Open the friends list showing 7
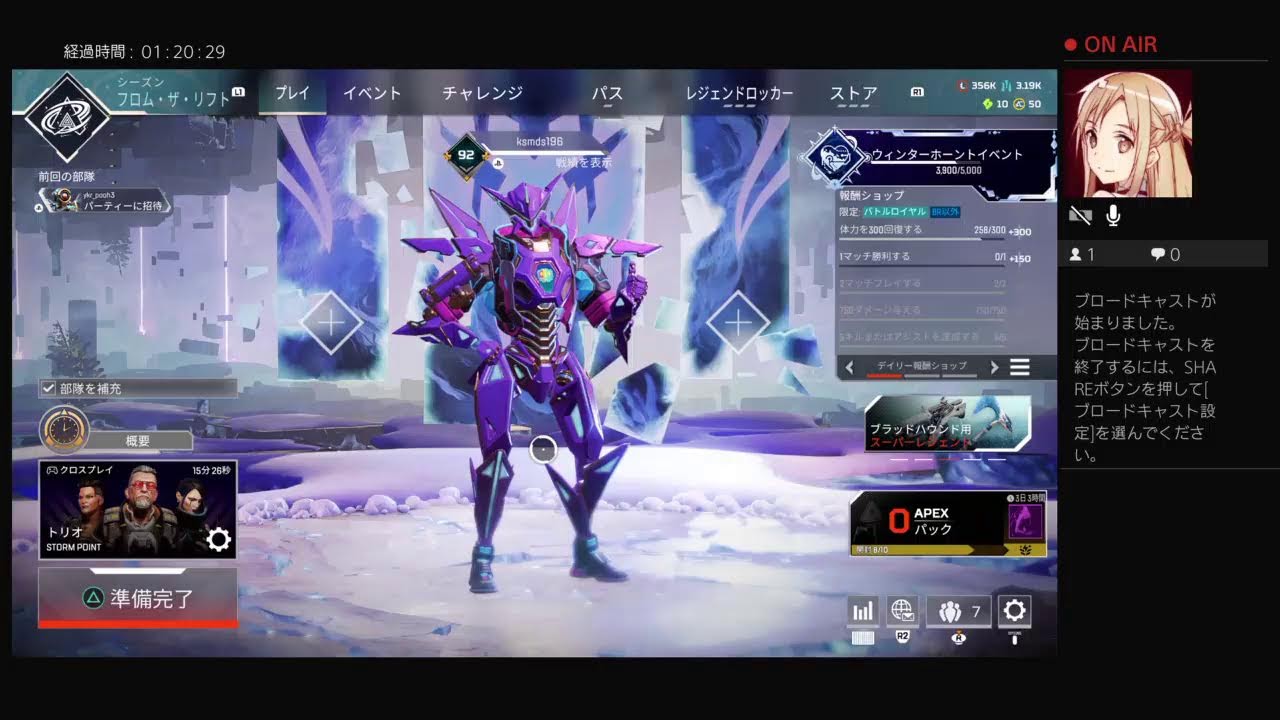Viewport: 1280px width, 720px height. point(958,611)
